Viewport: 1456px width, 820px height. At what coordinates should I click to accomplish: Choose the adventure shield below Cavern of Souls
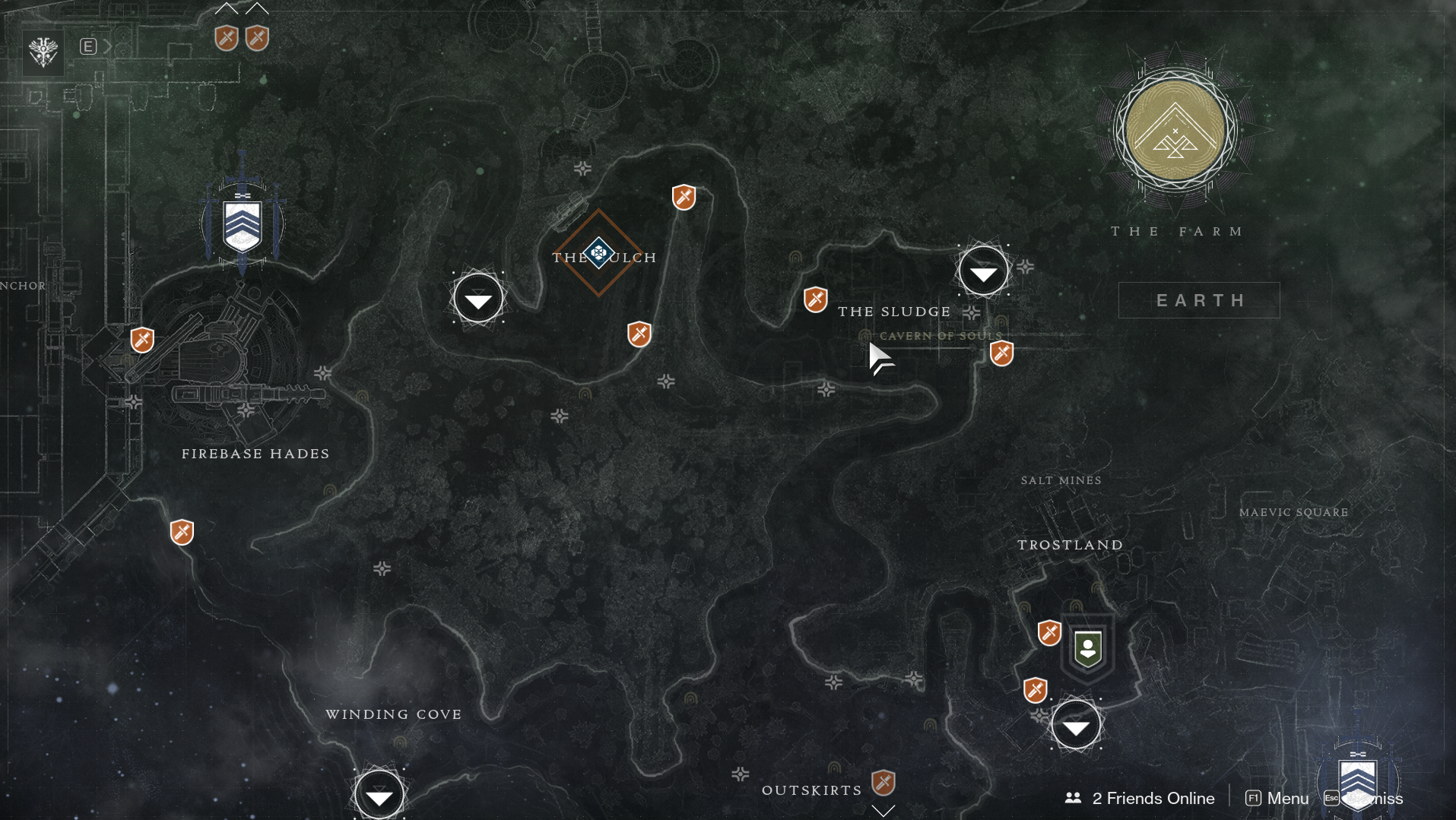tap(1001, 353)
